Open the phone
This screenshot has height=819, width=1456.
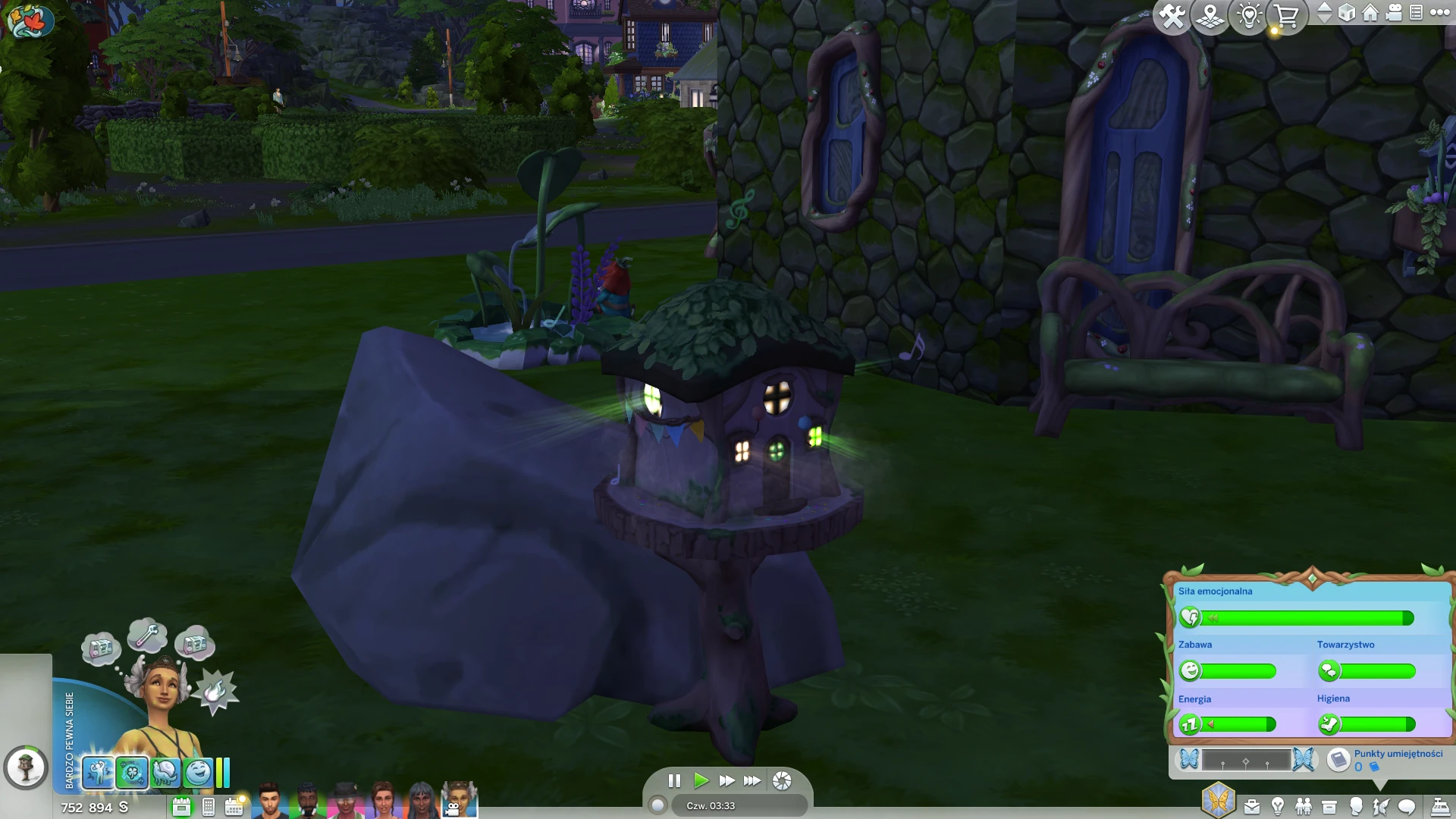(x=209, y=807)
